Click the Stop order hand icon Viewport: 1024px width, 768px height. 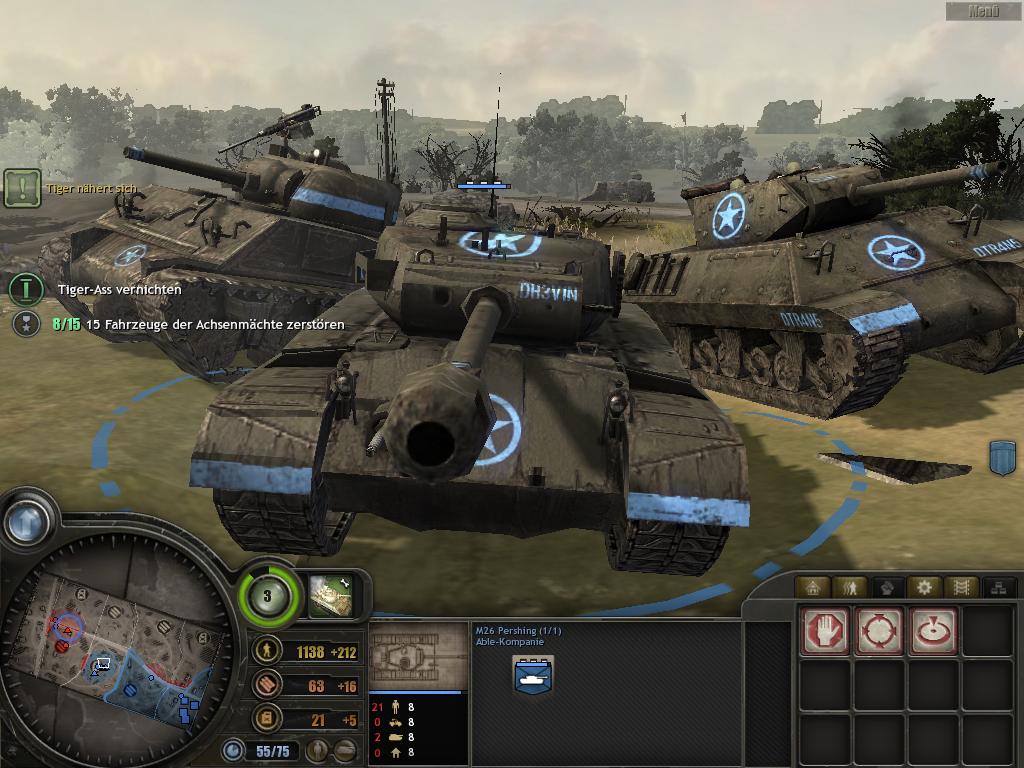coord(825,631)
